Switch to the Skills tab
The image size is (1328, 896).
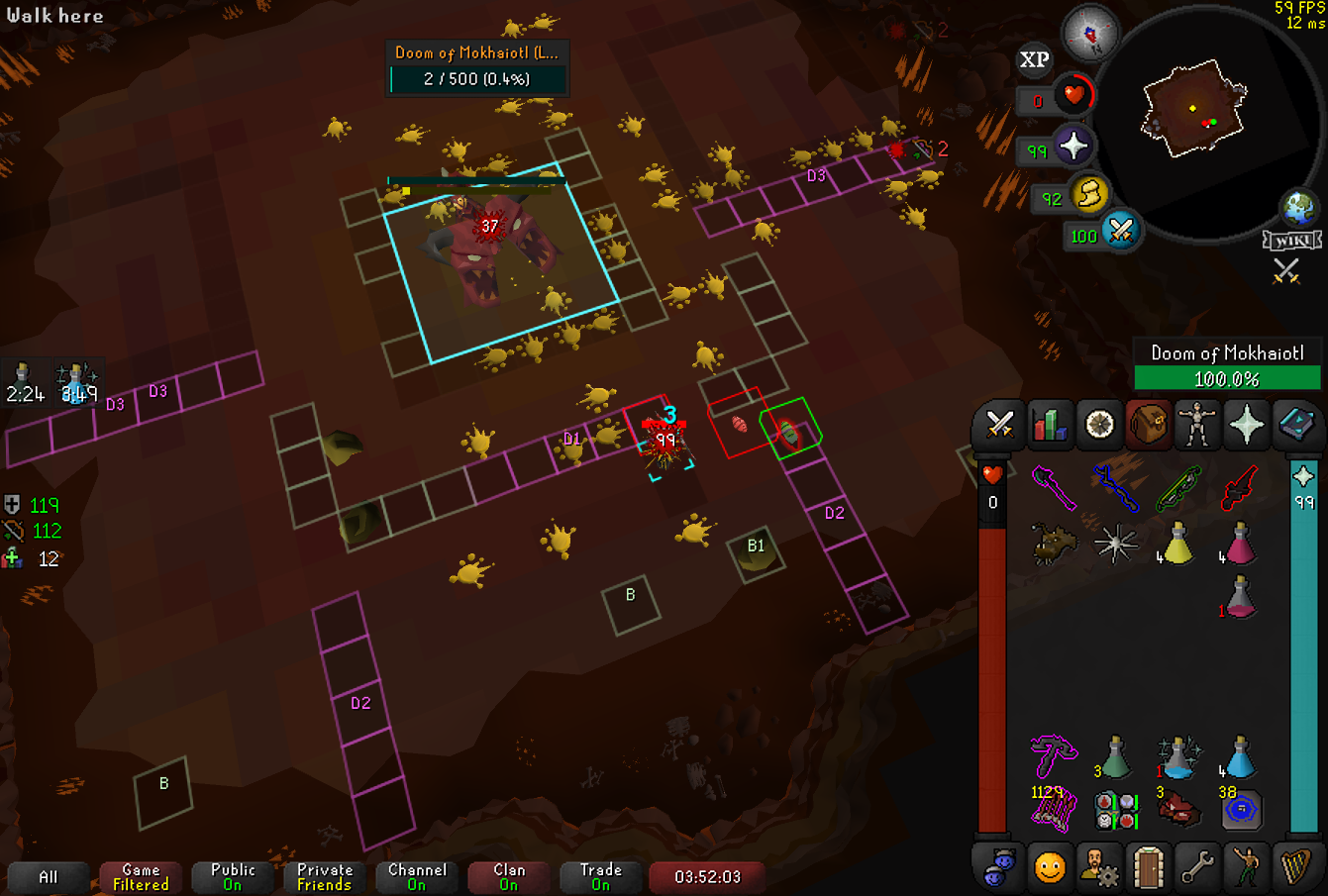[x=1050, y=426]
